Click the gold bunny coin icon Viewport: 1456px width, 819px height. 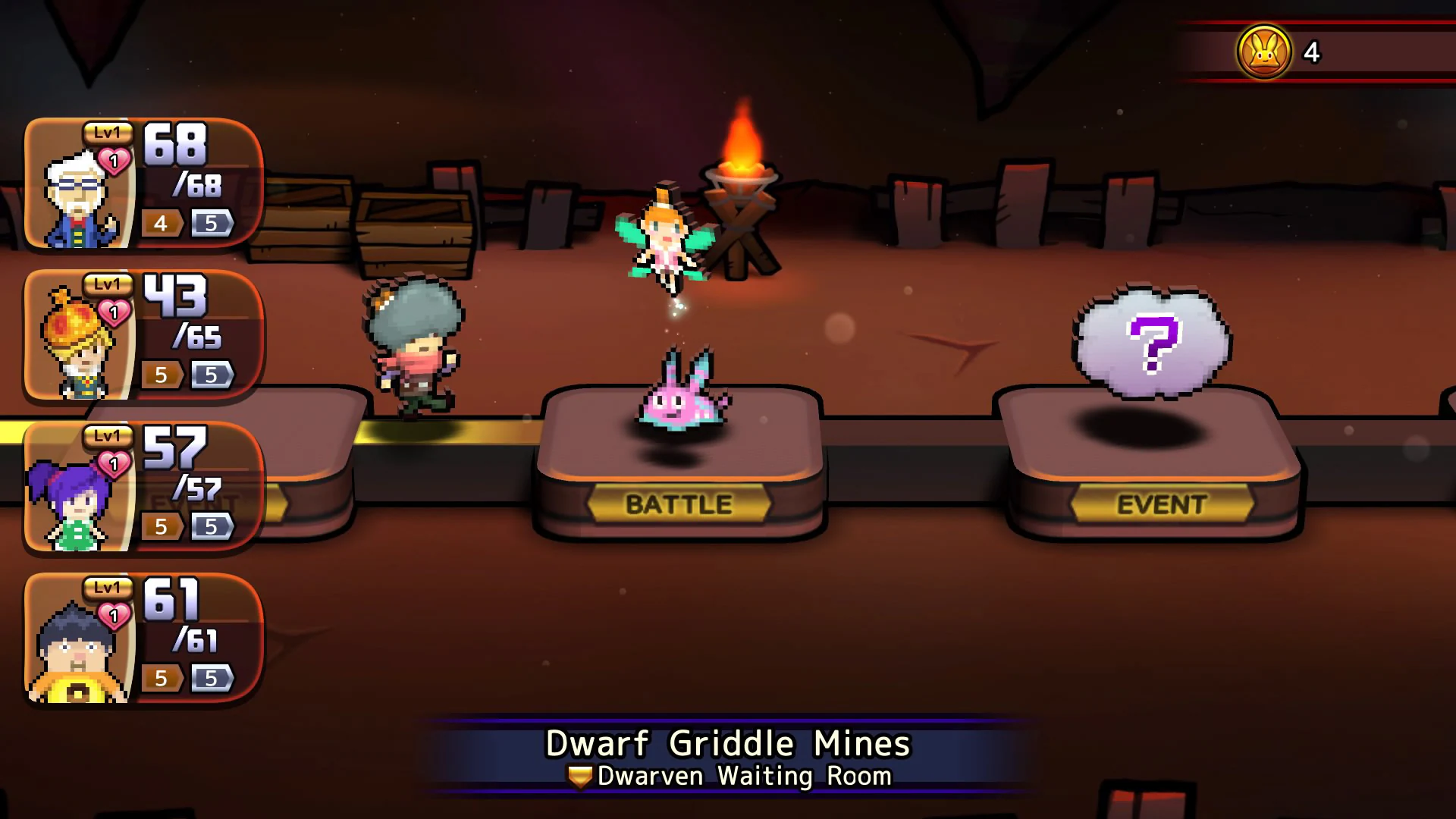pos(1263,52)
